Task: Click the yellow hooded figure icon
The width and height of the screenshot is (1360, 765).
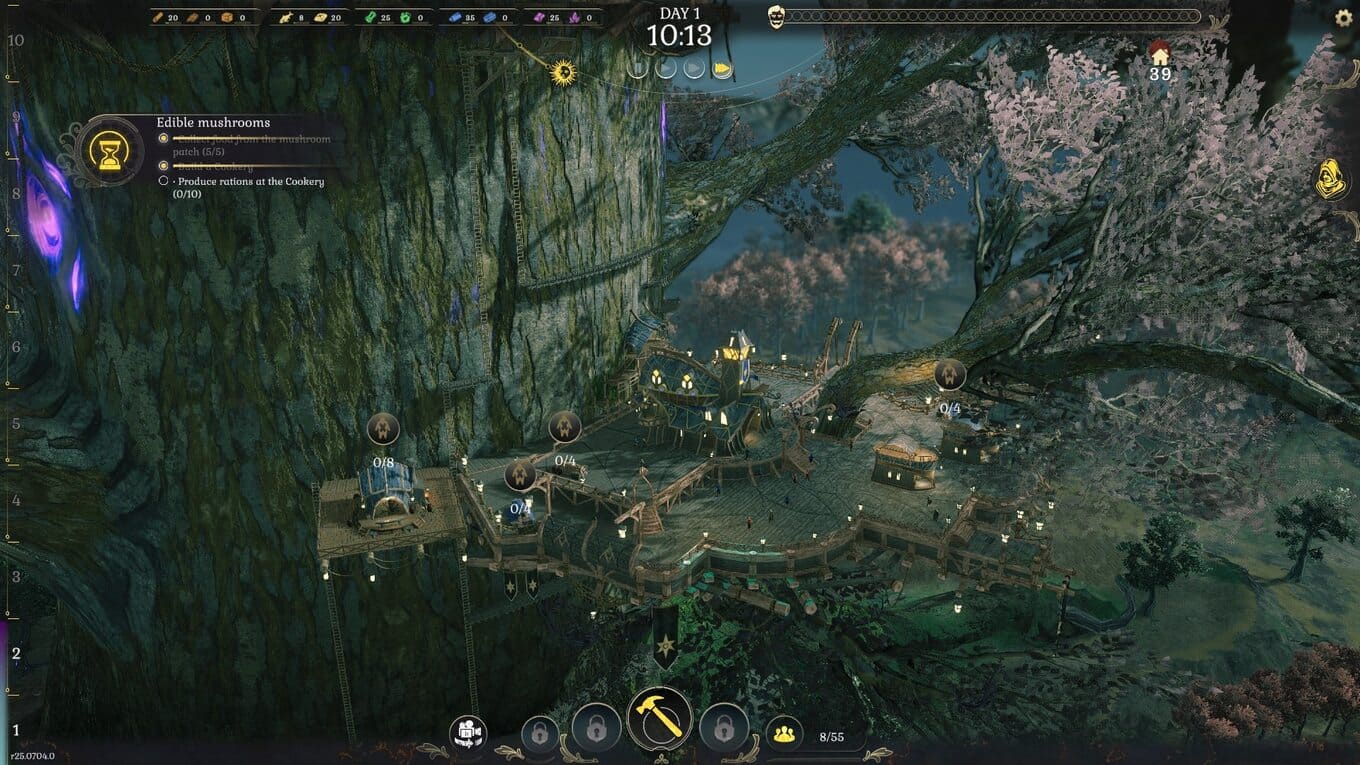Action: 1331,180
